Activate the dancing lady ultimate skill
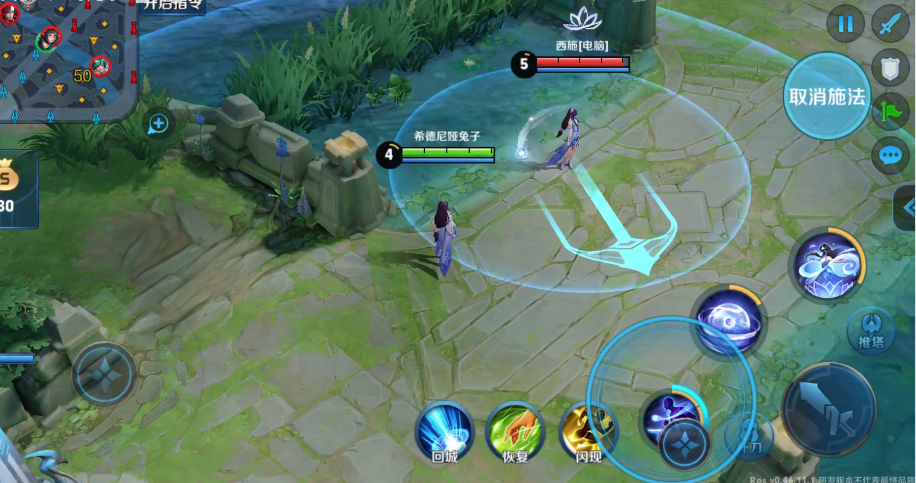Viewport: 916px width, 483px height. 826,265
